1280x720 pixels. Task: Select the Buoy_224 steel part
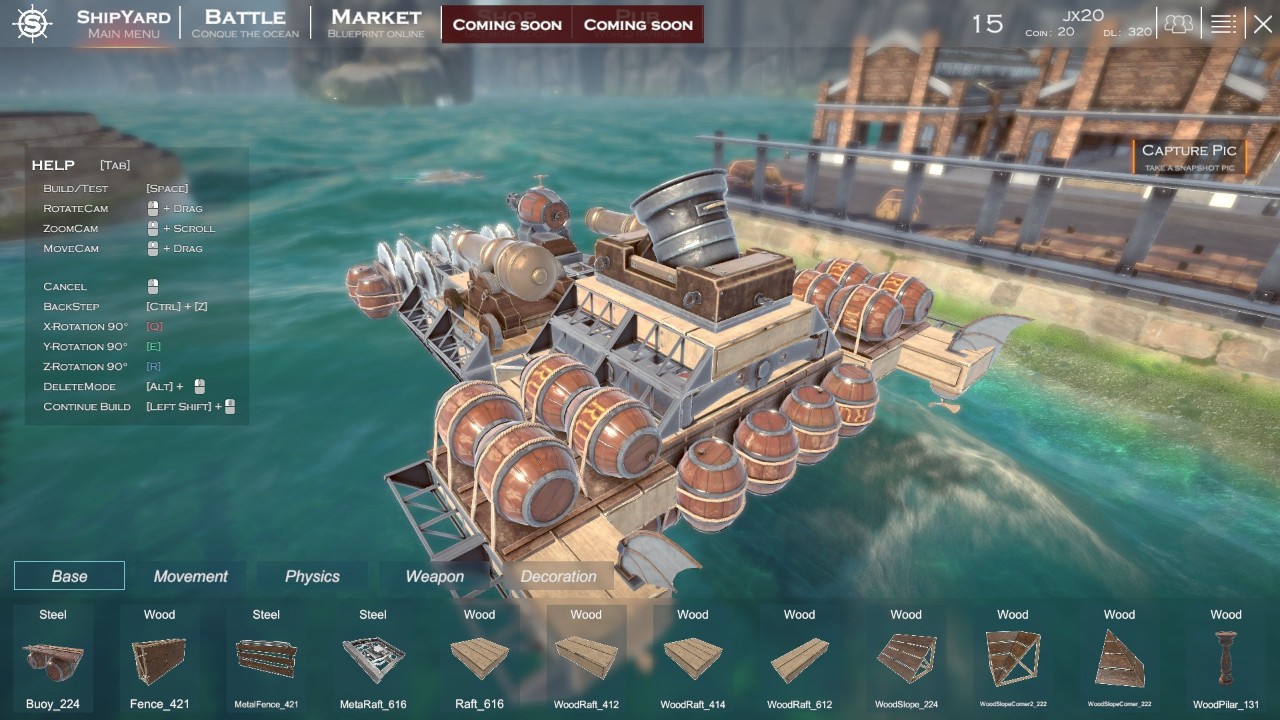(53, 660)
